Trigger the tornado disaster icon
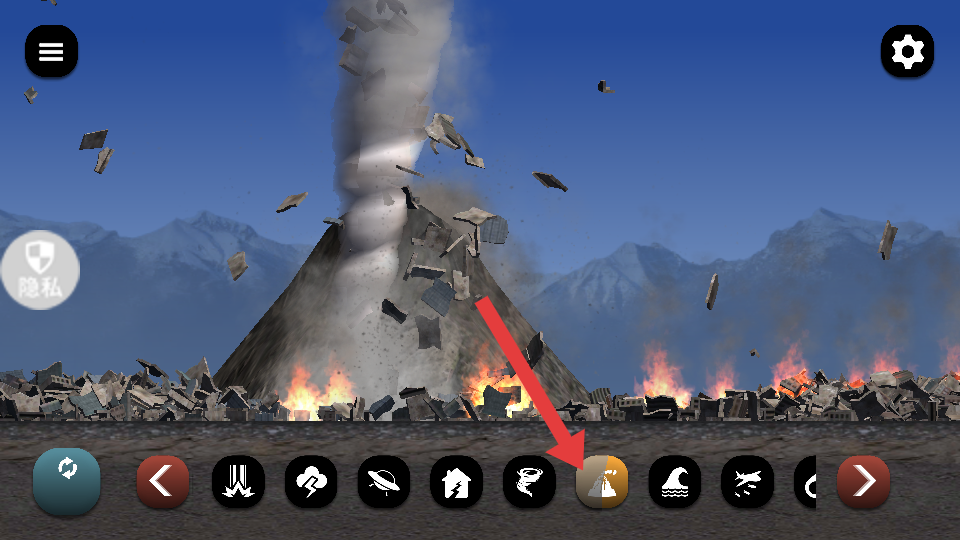 529,482
